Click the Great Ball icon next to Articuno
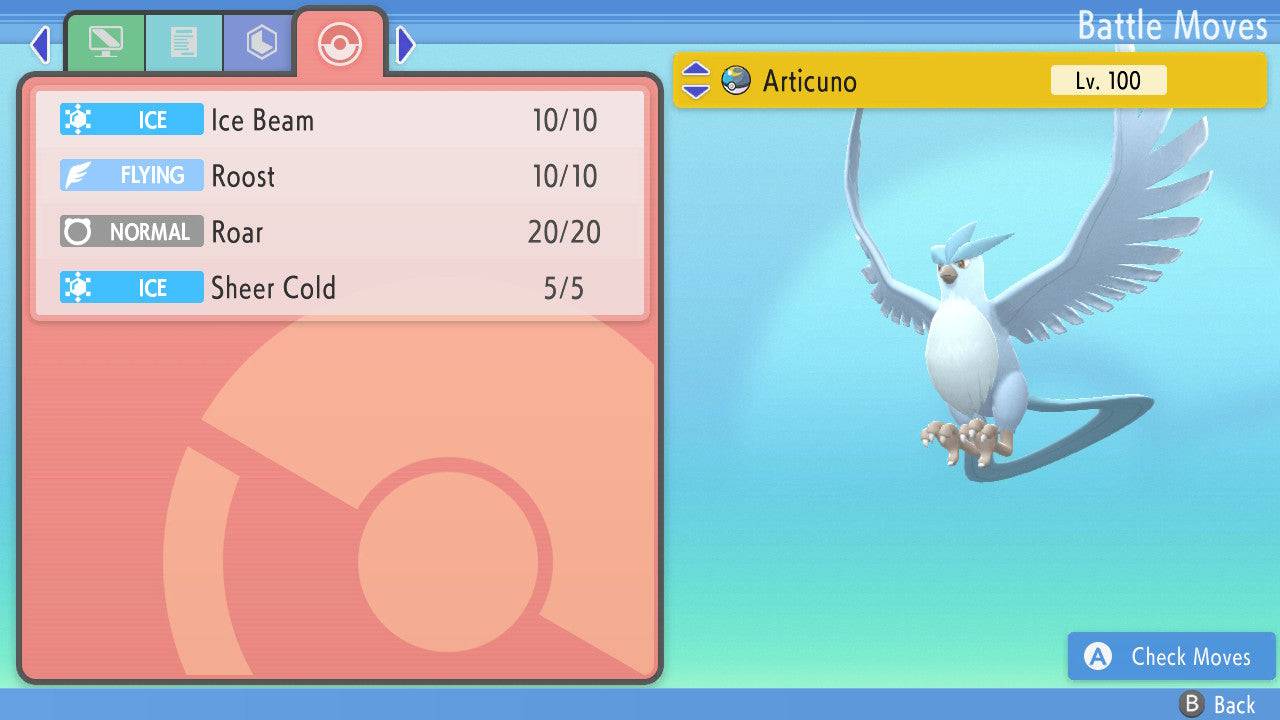This screenshot has height=720, width=1280. tap(737, 81)
